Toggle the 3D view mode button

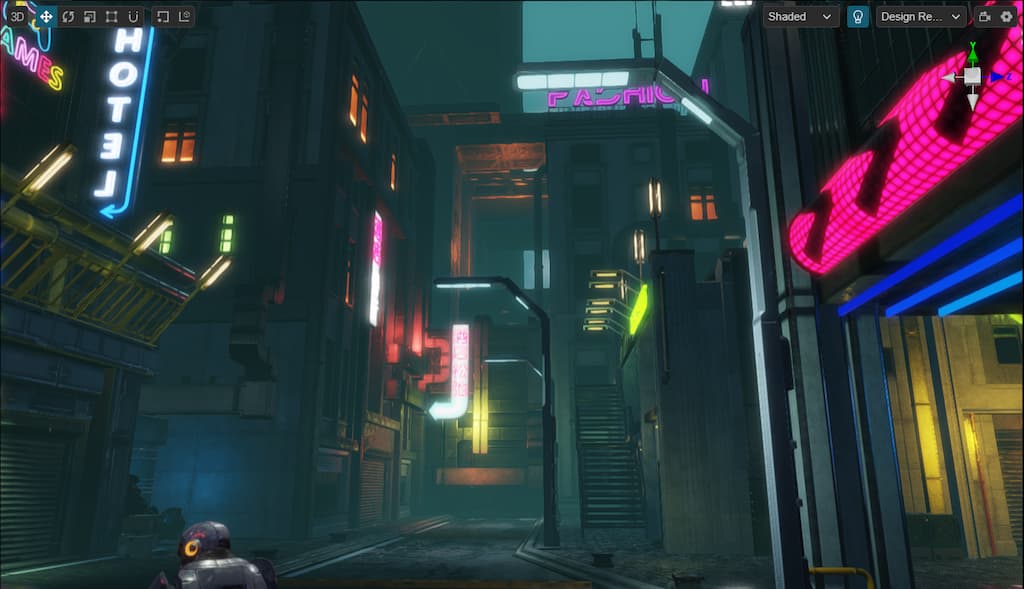point(18,16)
